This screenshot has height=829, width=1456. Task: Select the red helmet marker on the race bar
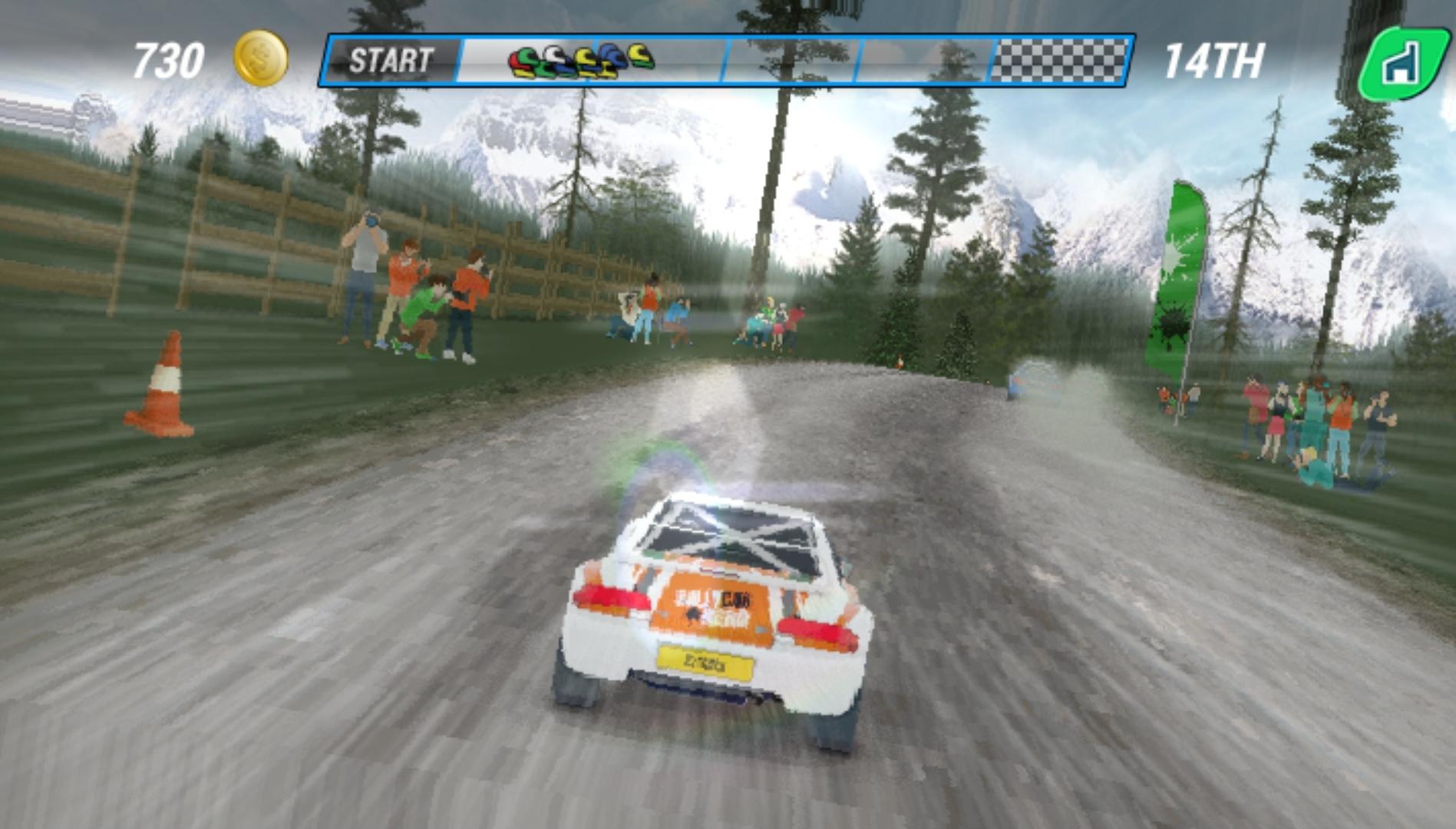[x=515, y=61]
